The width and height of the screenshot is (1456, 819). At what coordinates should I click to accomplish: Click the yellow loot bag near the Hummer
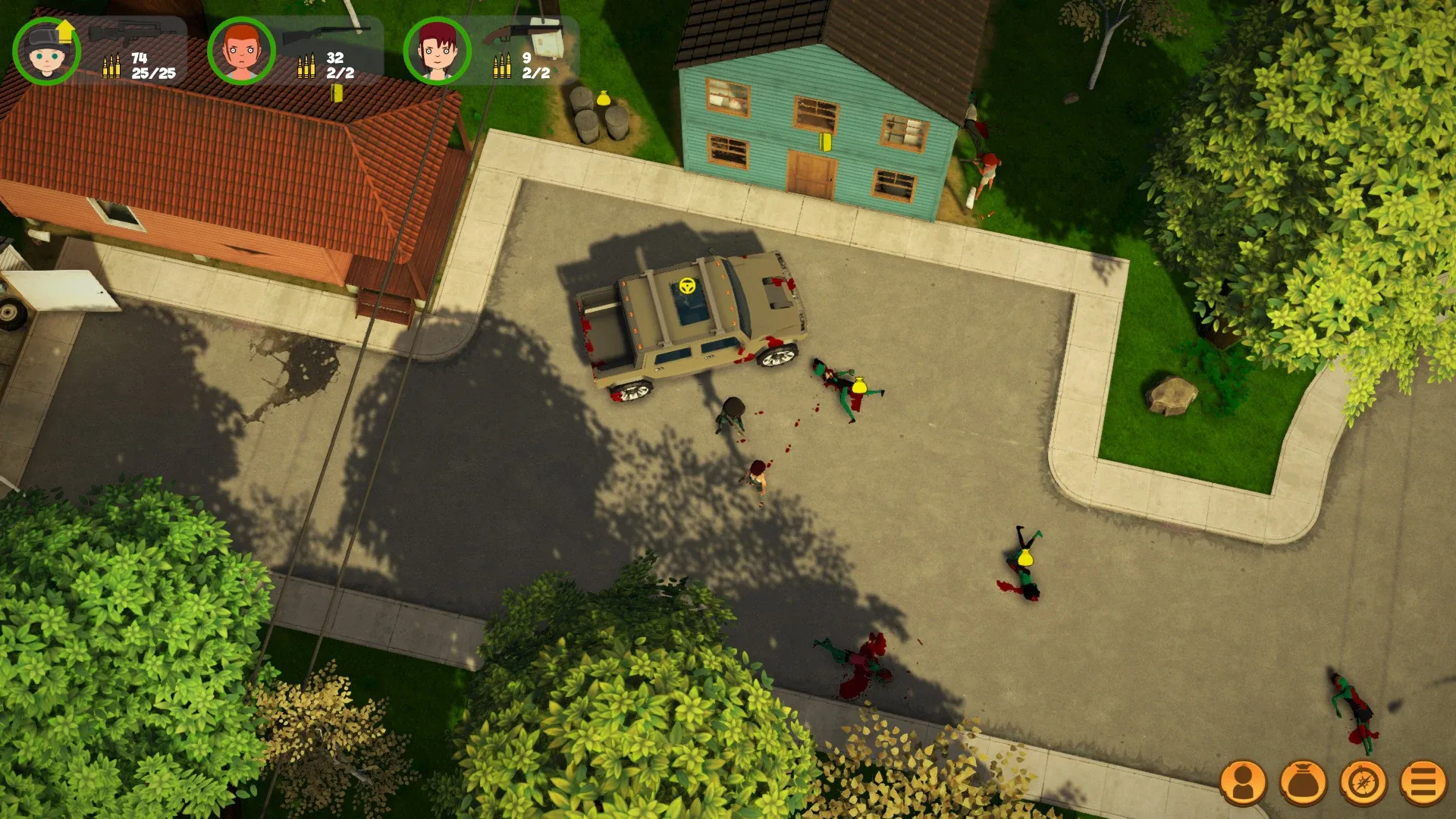coord(860,384)
